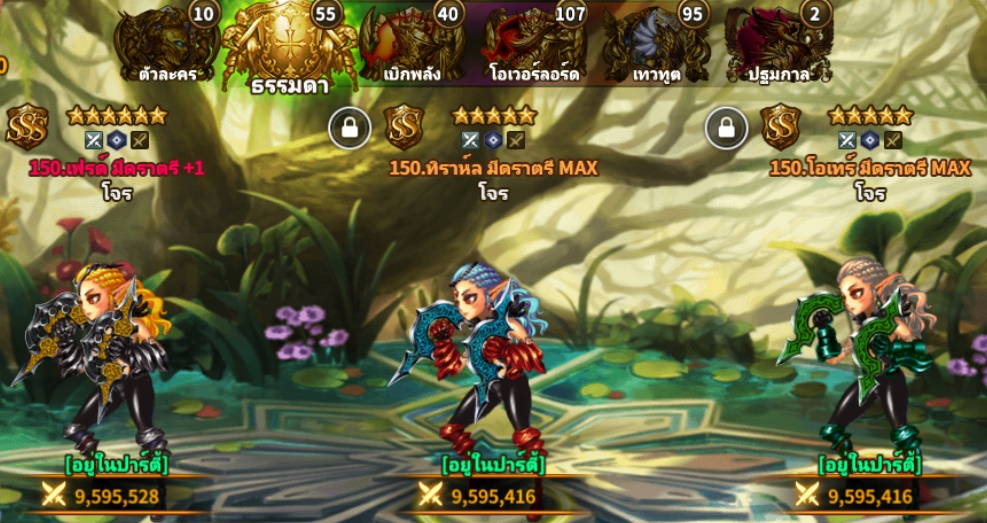Switch to the ตัวละคร tab
987x523 pixels.
pos(167,46)
